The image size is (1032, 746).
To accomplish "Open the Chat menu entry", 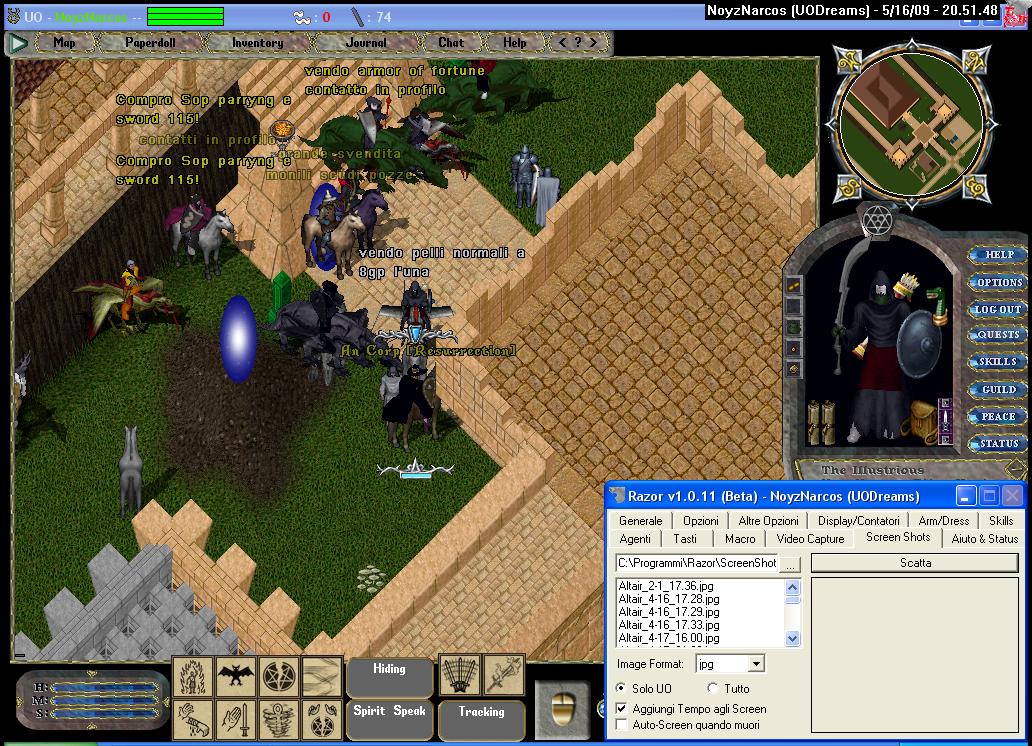I will [451, 43].
